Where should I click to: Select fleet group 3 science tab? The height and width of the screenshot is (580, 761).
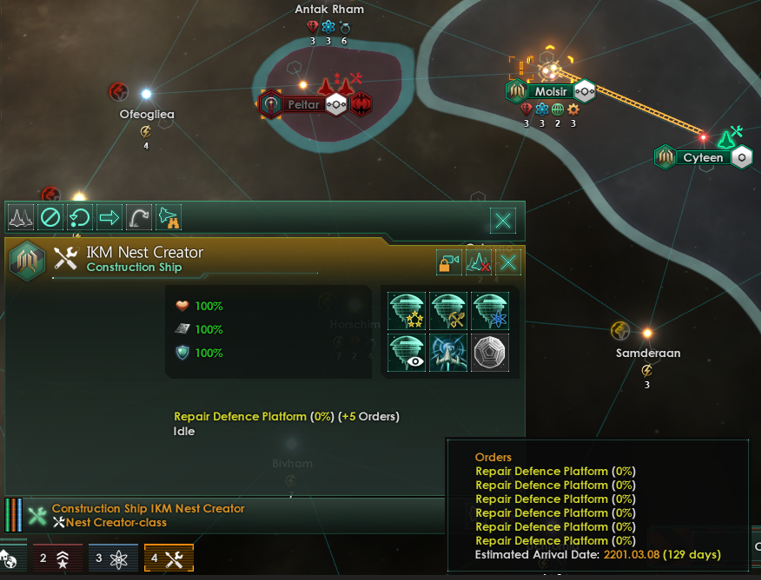coord(113,558)
